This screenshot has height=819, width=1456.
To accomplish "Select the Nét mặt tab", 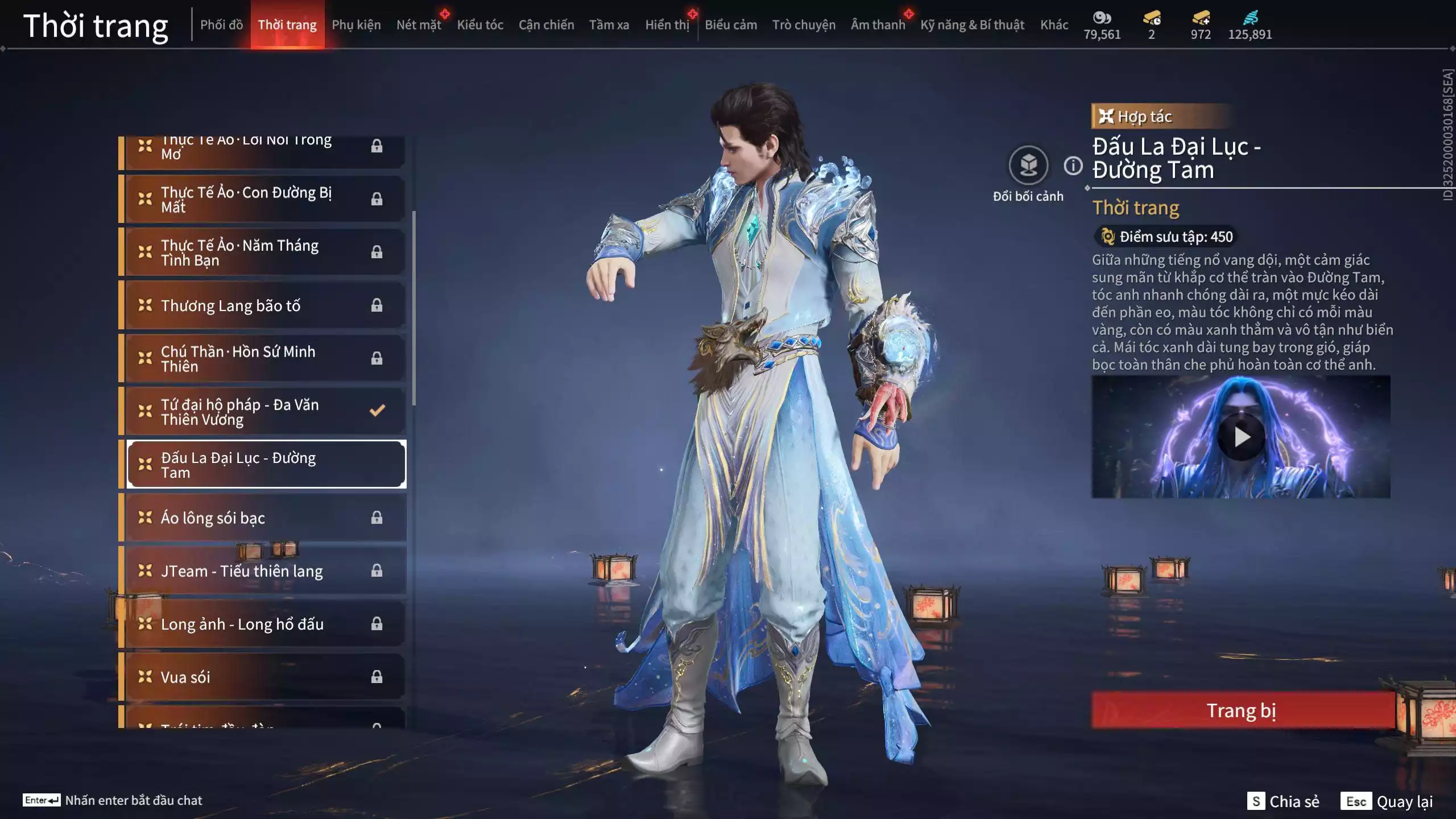I will click(419, 25).
